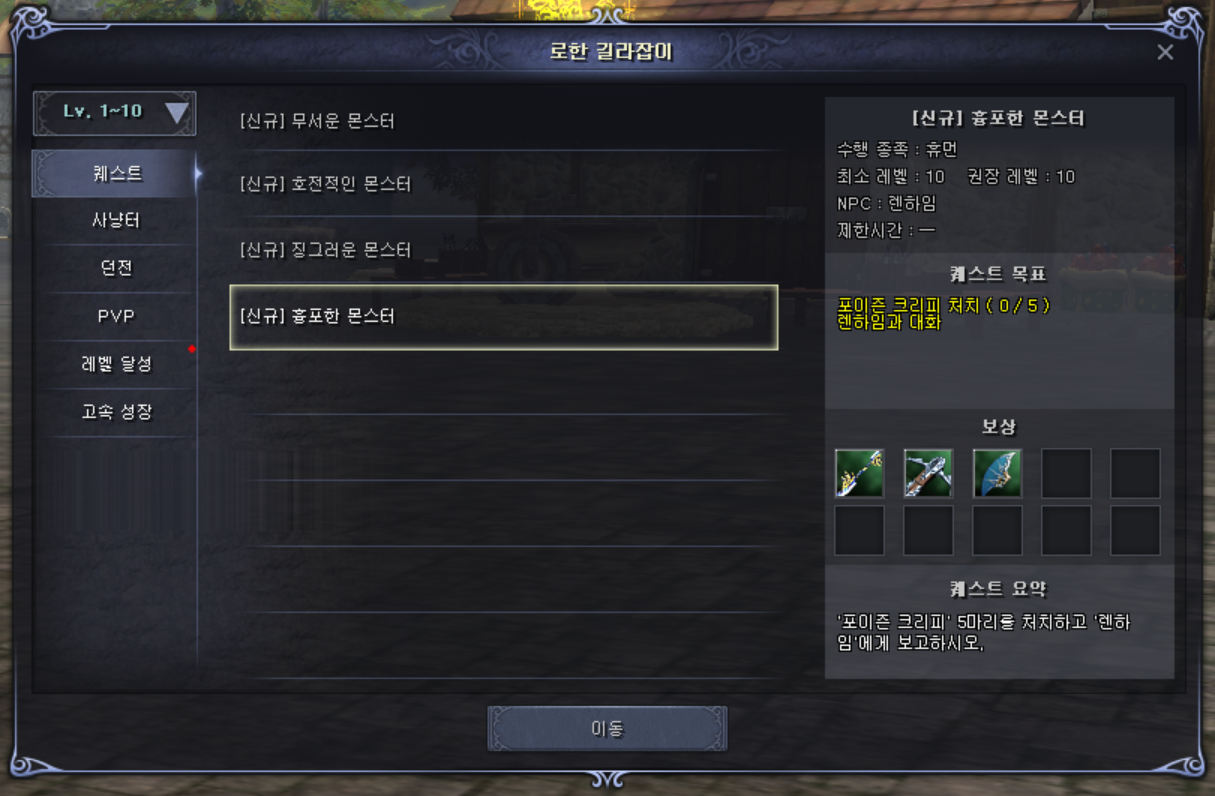Close the 로한 길라잡이 guide window
The height and width of the screenshot is (796, 1215).
point(1165,52)
